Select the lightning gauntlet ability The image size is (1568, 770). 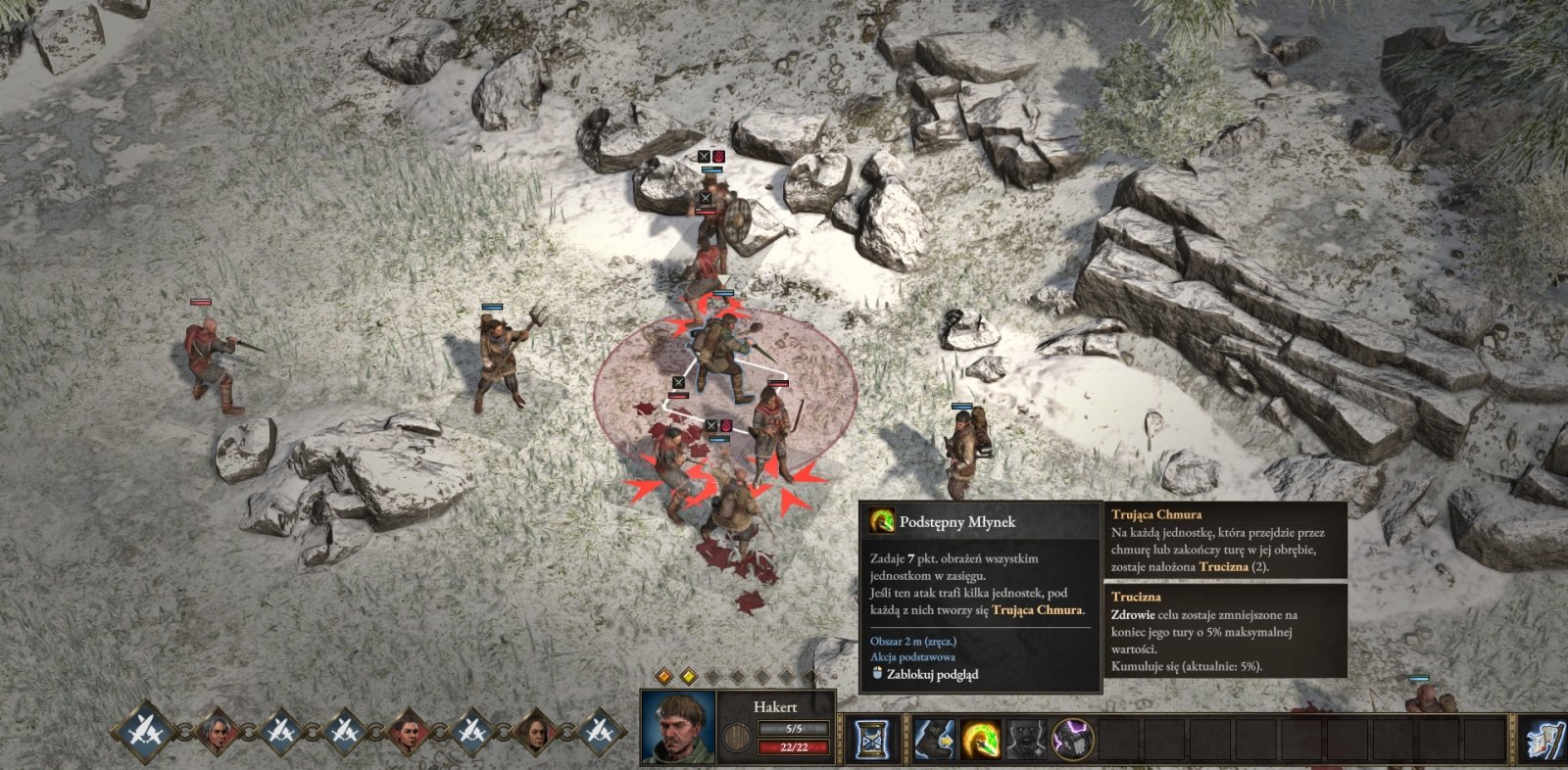click(x=1072, y=739)
